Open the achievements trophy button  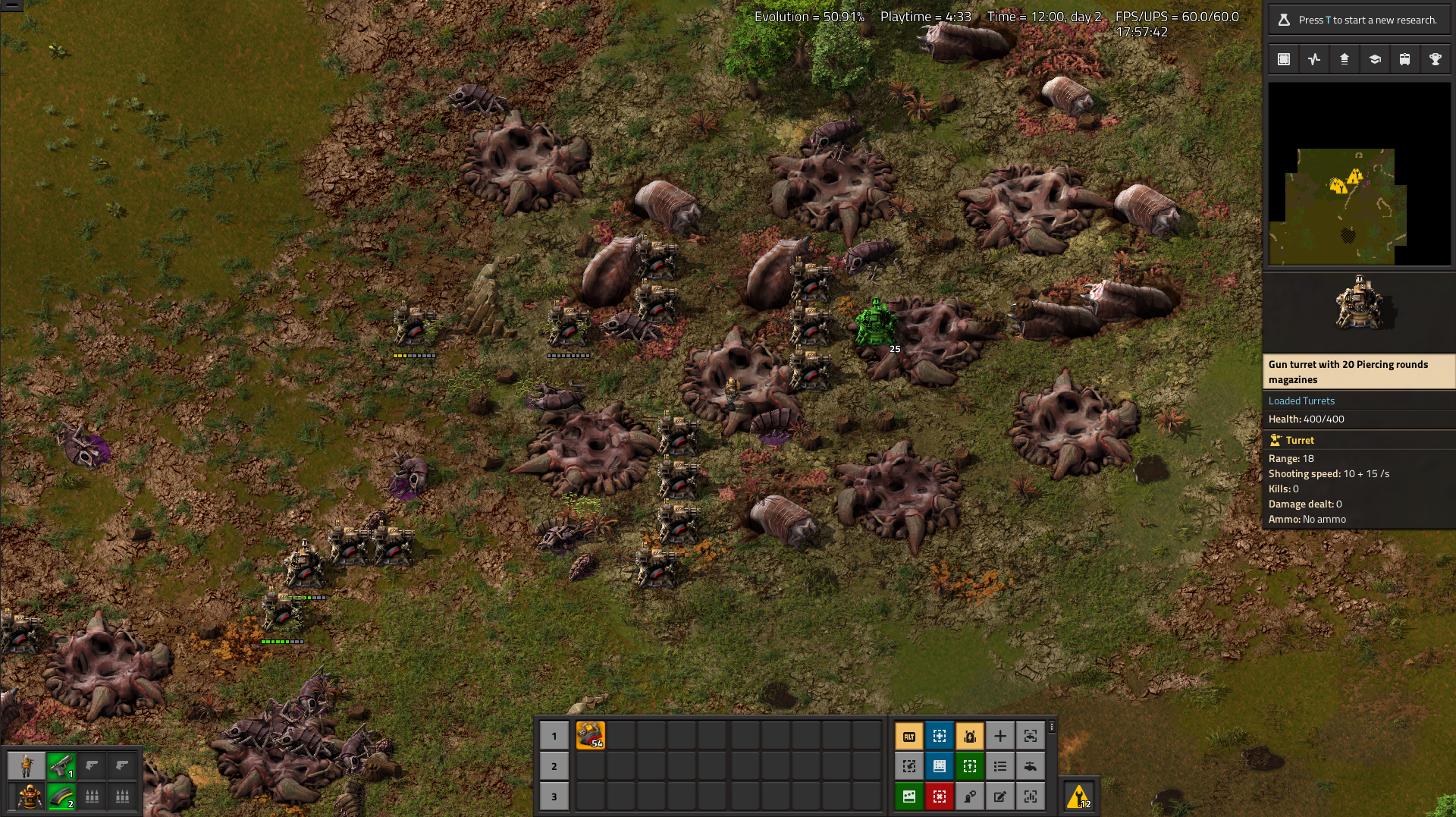(x=1435, y=59)
